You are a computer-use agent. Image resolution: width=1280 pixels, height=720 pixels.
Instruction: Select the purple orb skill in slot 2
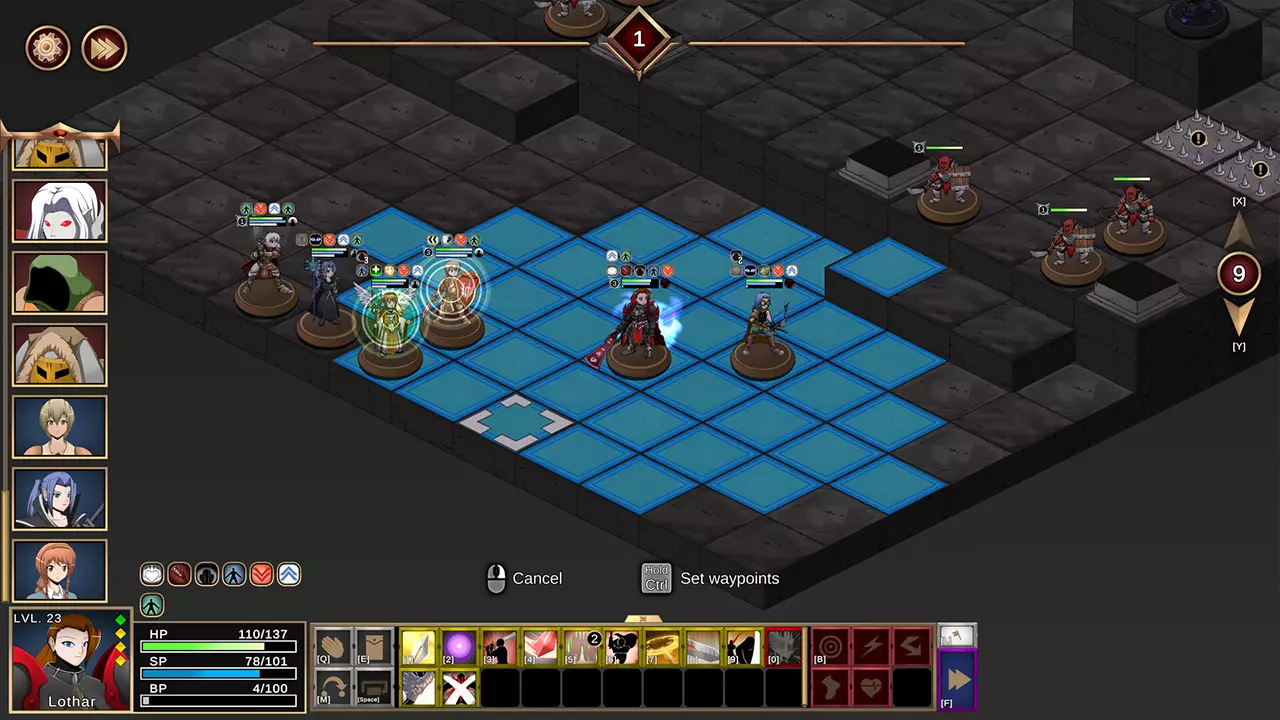tap(419, 647)
